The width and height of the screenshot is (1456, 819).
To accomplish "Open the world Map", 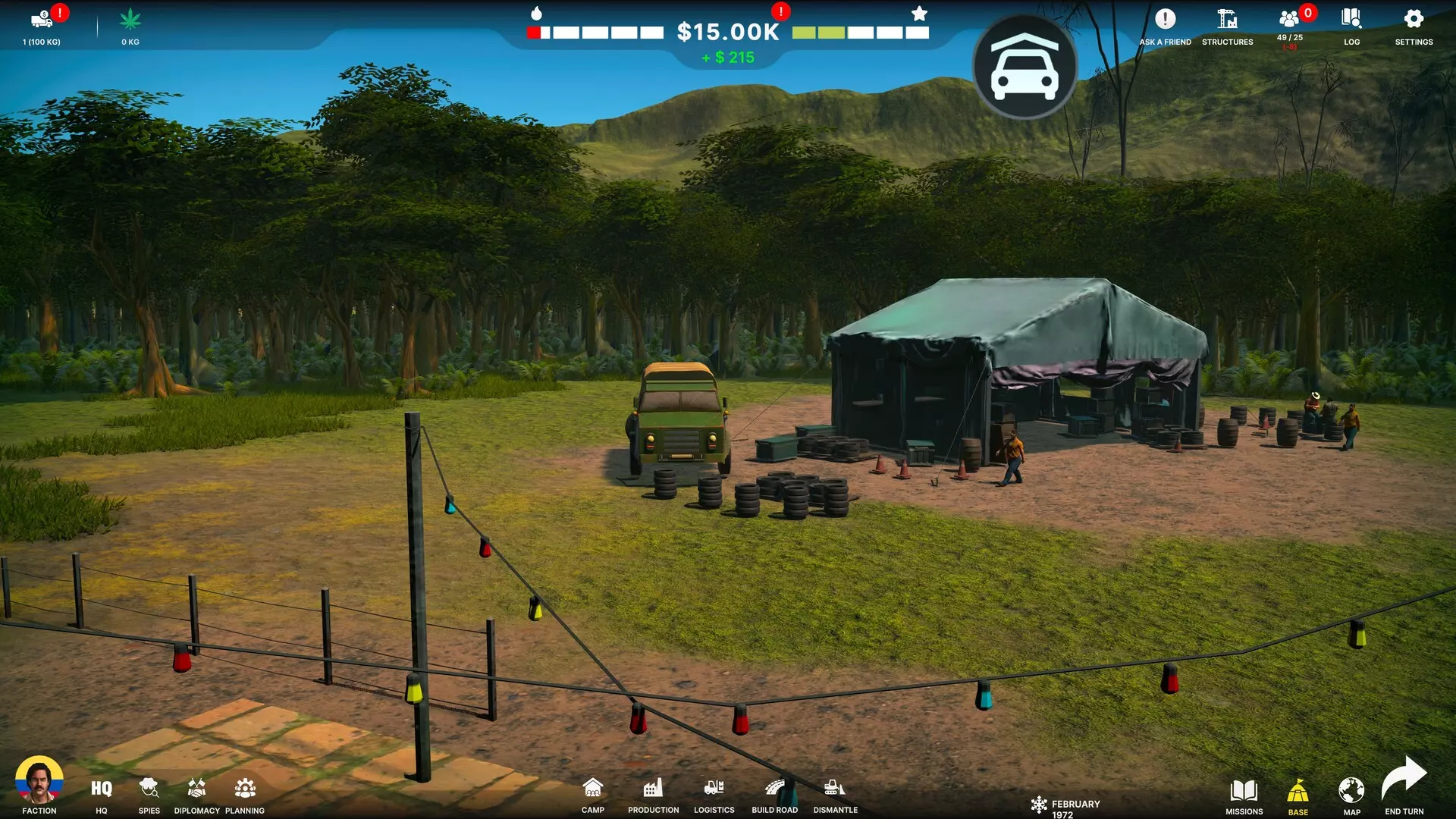I will [x=1351, y=792].
